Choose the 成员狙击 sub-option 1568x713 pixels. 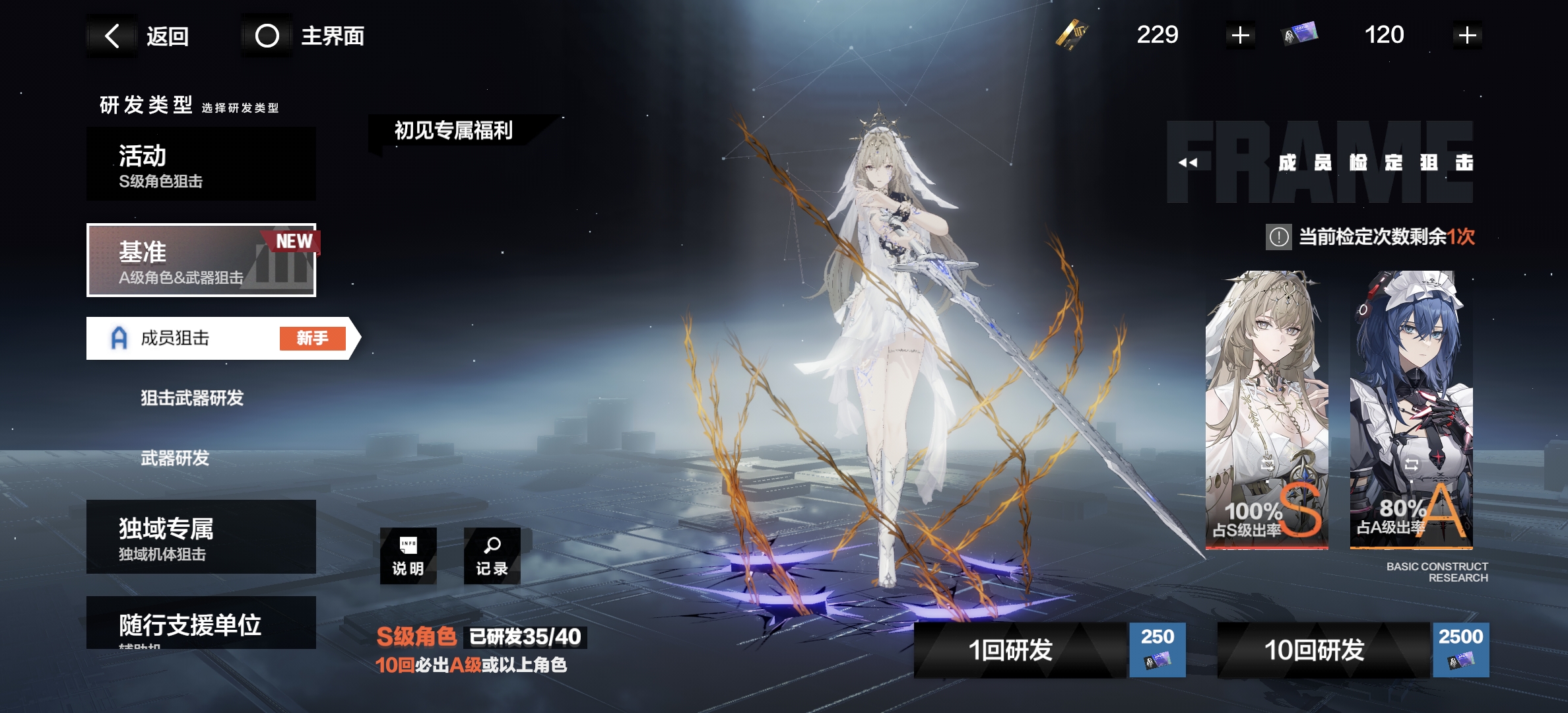click(x=218, y=338)
